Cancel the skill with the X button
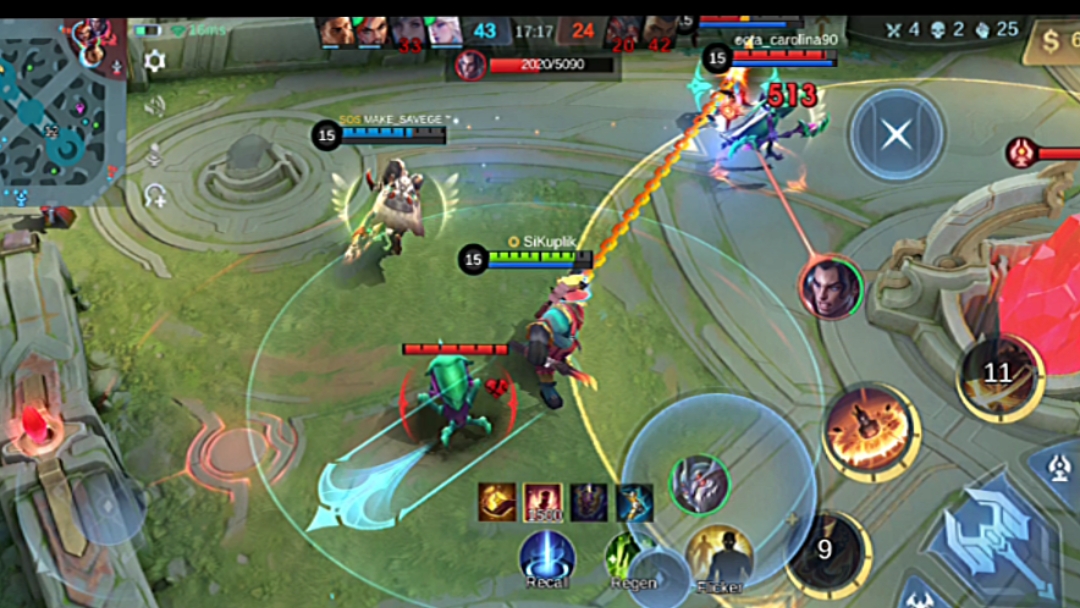The height and width of the screenshot is (608, 1080). click(896, 134)
